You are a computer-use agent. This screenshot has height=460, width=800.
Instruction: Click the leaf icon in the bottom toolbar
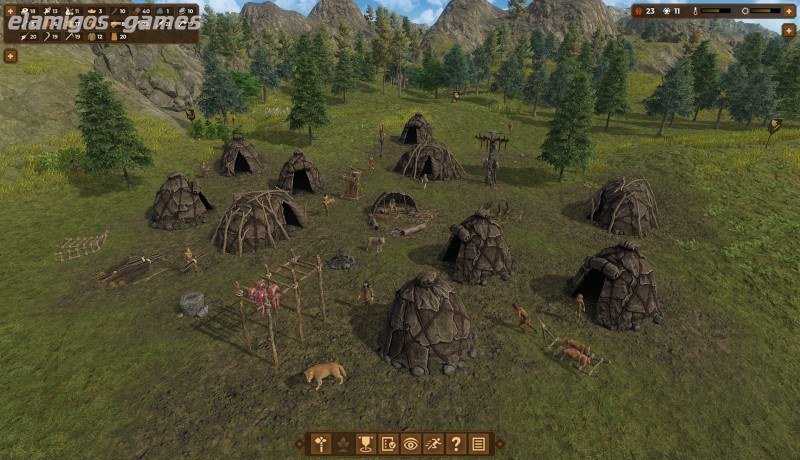[x=343, y=444]
